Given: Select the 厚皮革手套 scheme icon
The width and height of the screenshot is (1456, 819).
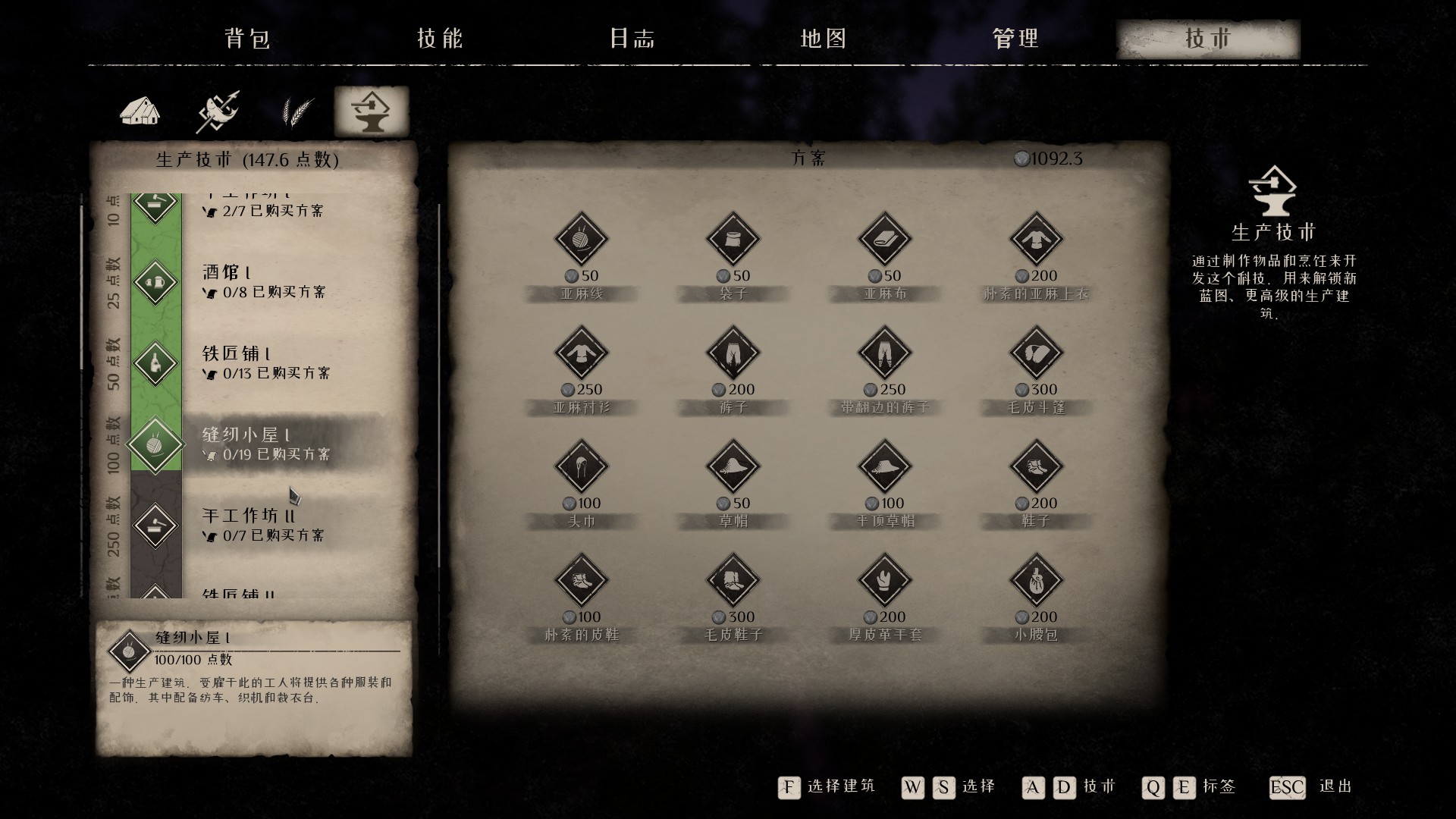Looking at the screenshot, I should click(884, 580).
